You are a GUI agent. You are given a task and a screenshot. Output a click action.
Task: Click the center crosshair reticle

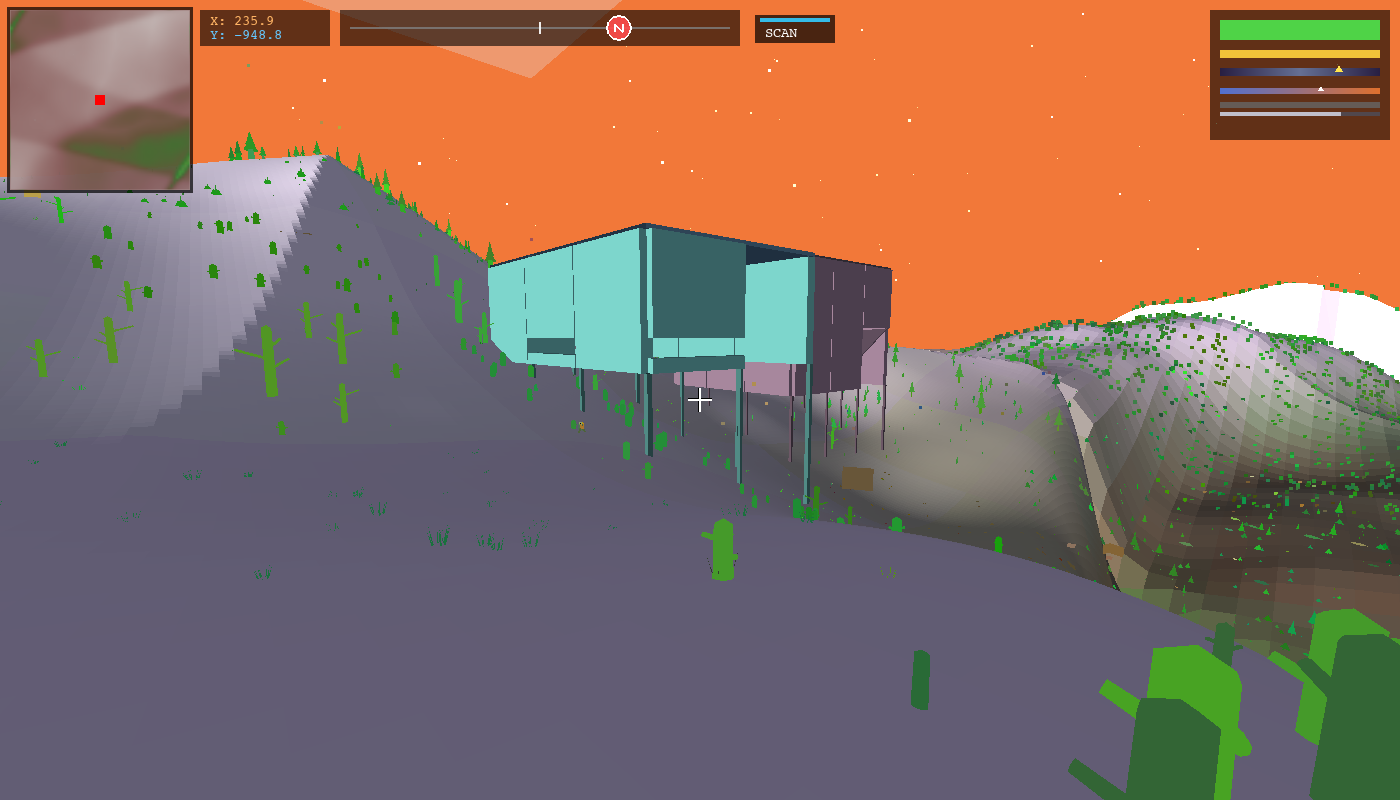point(700,400)
